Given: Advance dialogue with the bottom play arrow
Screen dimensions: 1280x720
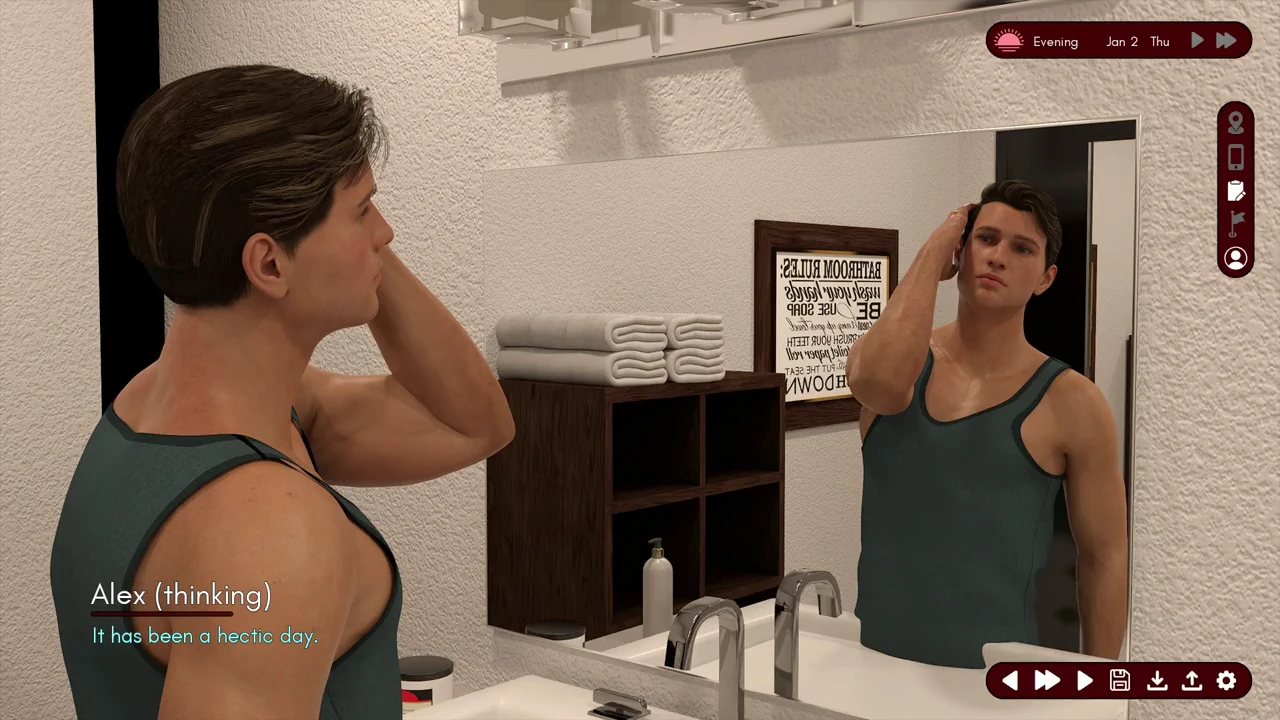Looking at the screenshot, I should (1085, 681).
